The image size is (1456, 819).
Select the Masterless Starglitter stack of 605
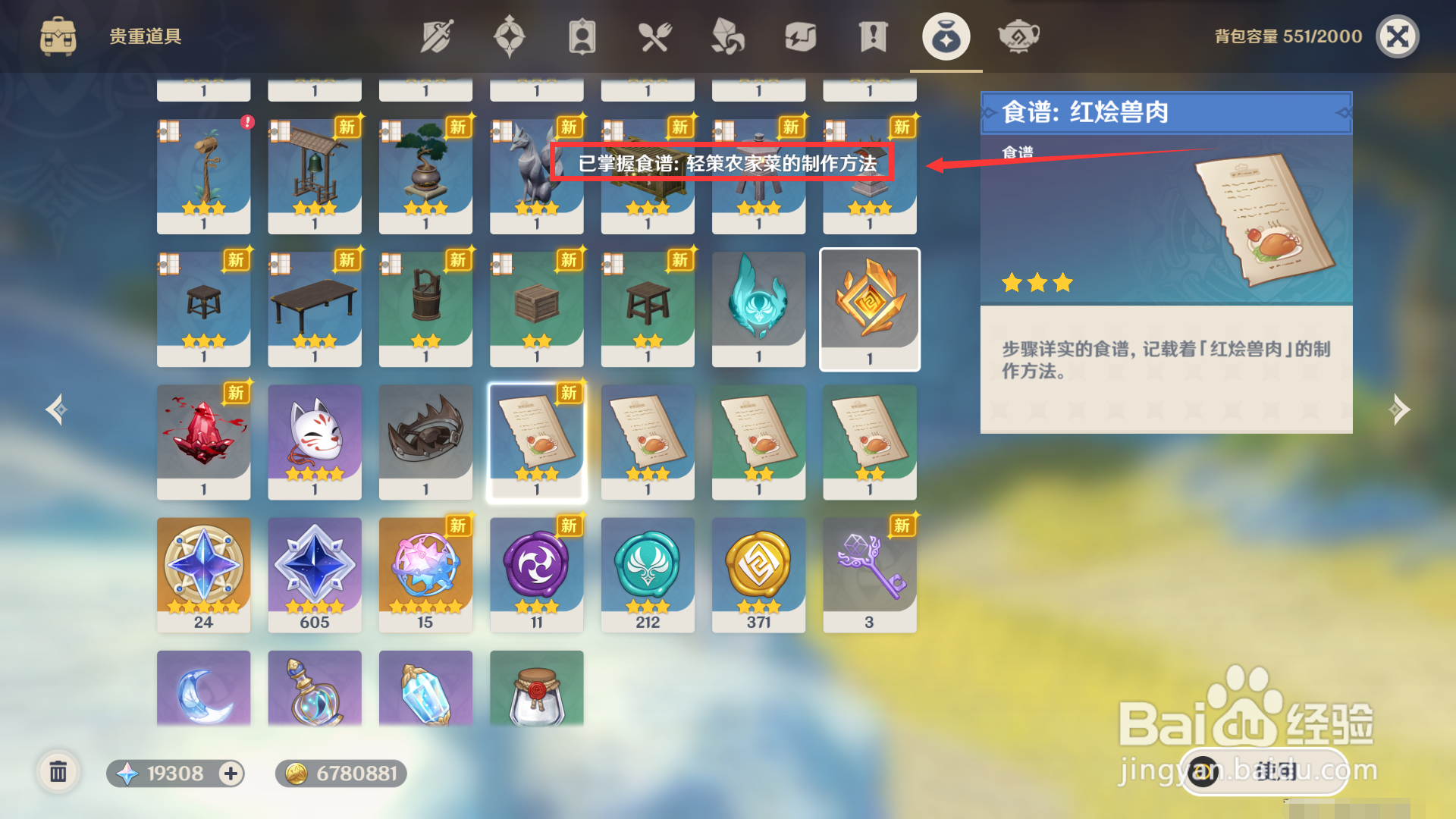point(314,574)
